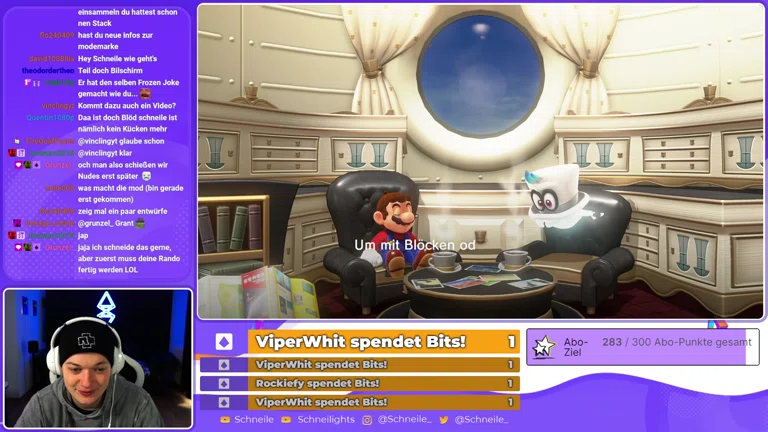This screenshot has width=768, height=432.
Task: Open the Abo-Ziel subscription goal panel
Action: pos(642,347)
